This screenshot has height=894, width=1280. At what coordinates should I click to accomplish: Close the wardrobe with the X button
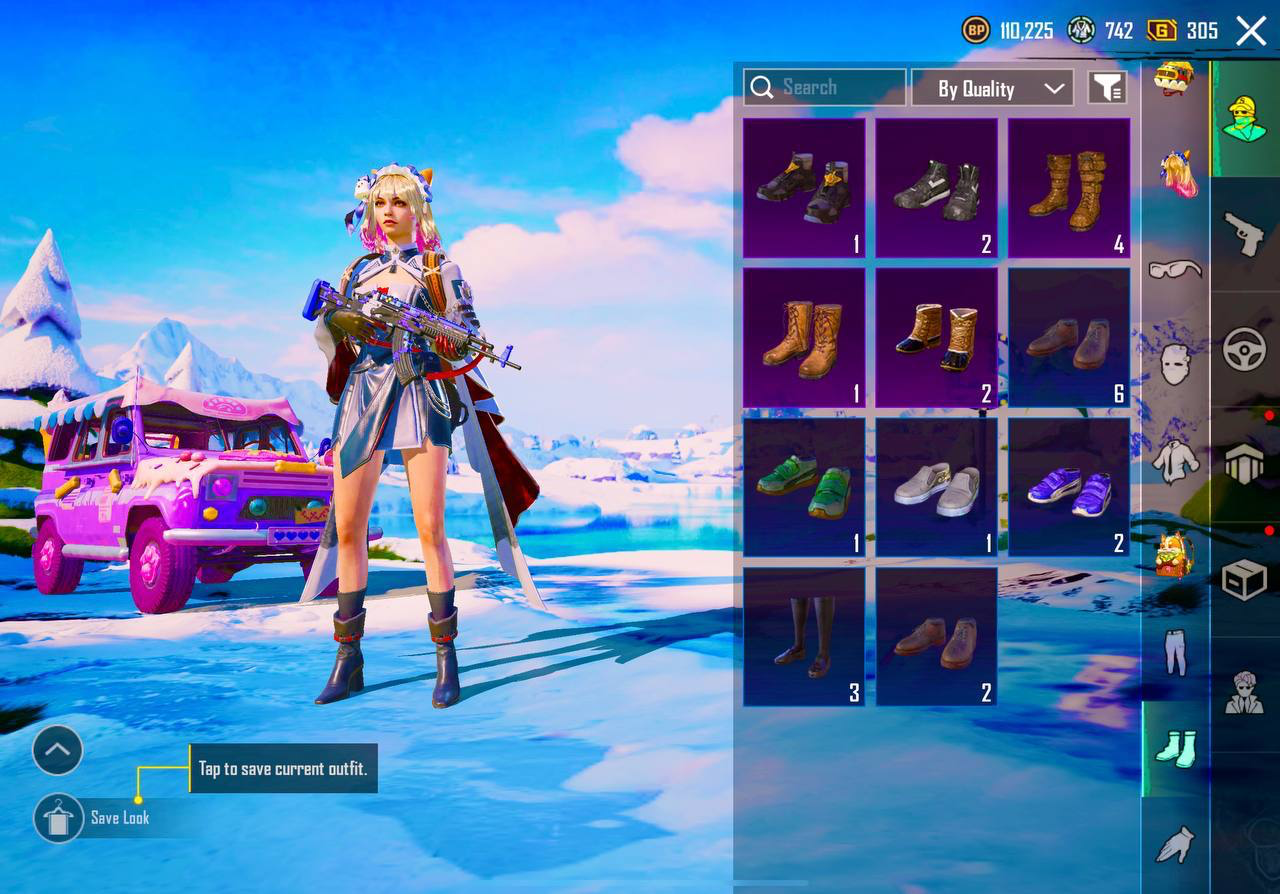click(x=1251, y=31)
